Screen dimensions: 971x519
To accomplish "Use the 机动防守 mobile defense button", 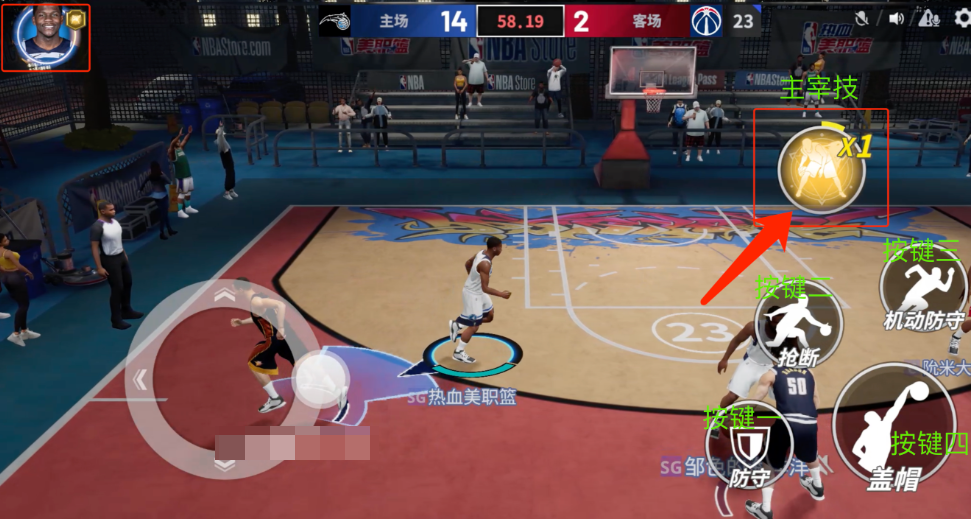I will 923,290.
